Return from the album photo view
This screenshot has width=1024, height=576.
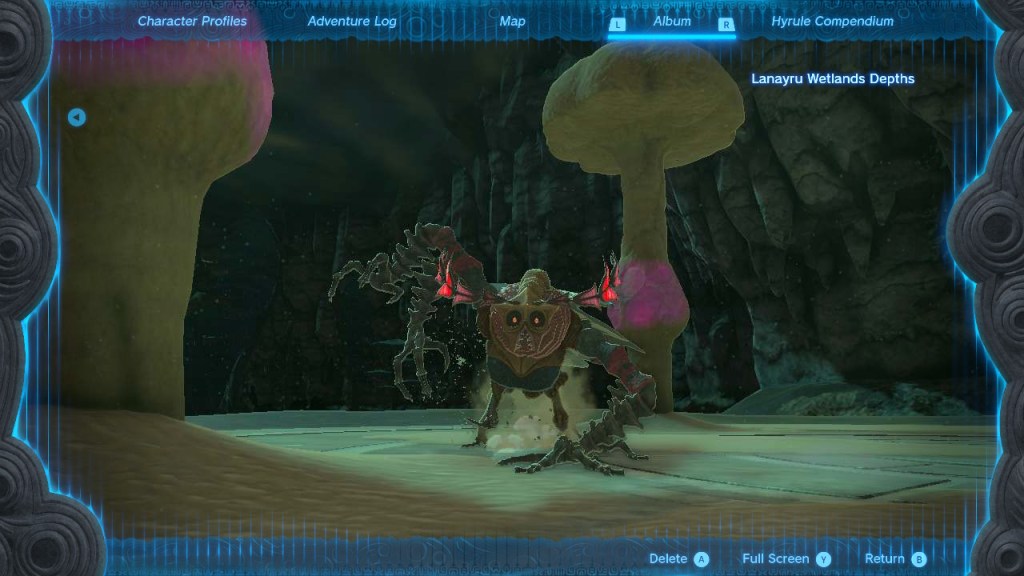click(895, 559)
